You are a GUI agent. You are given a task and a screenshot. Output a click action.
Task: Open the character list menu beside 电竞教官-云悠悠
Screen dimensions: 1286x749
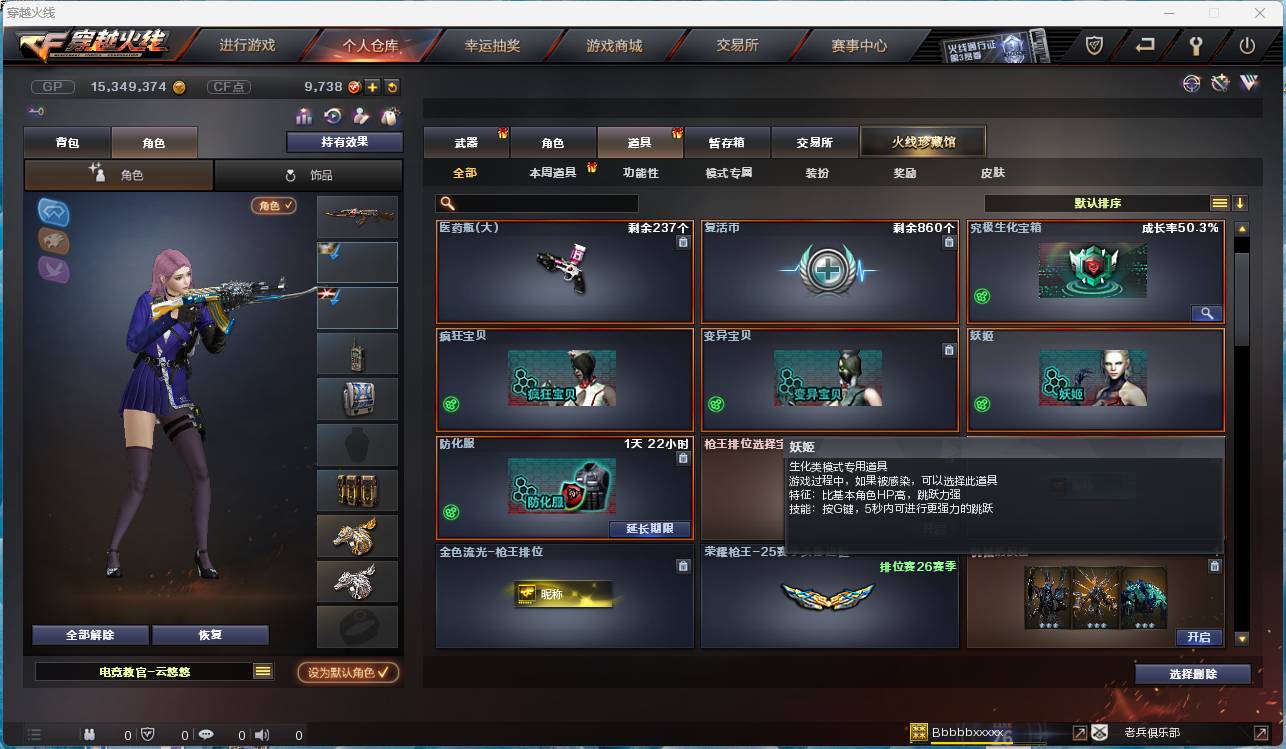[x=264, y=673]
